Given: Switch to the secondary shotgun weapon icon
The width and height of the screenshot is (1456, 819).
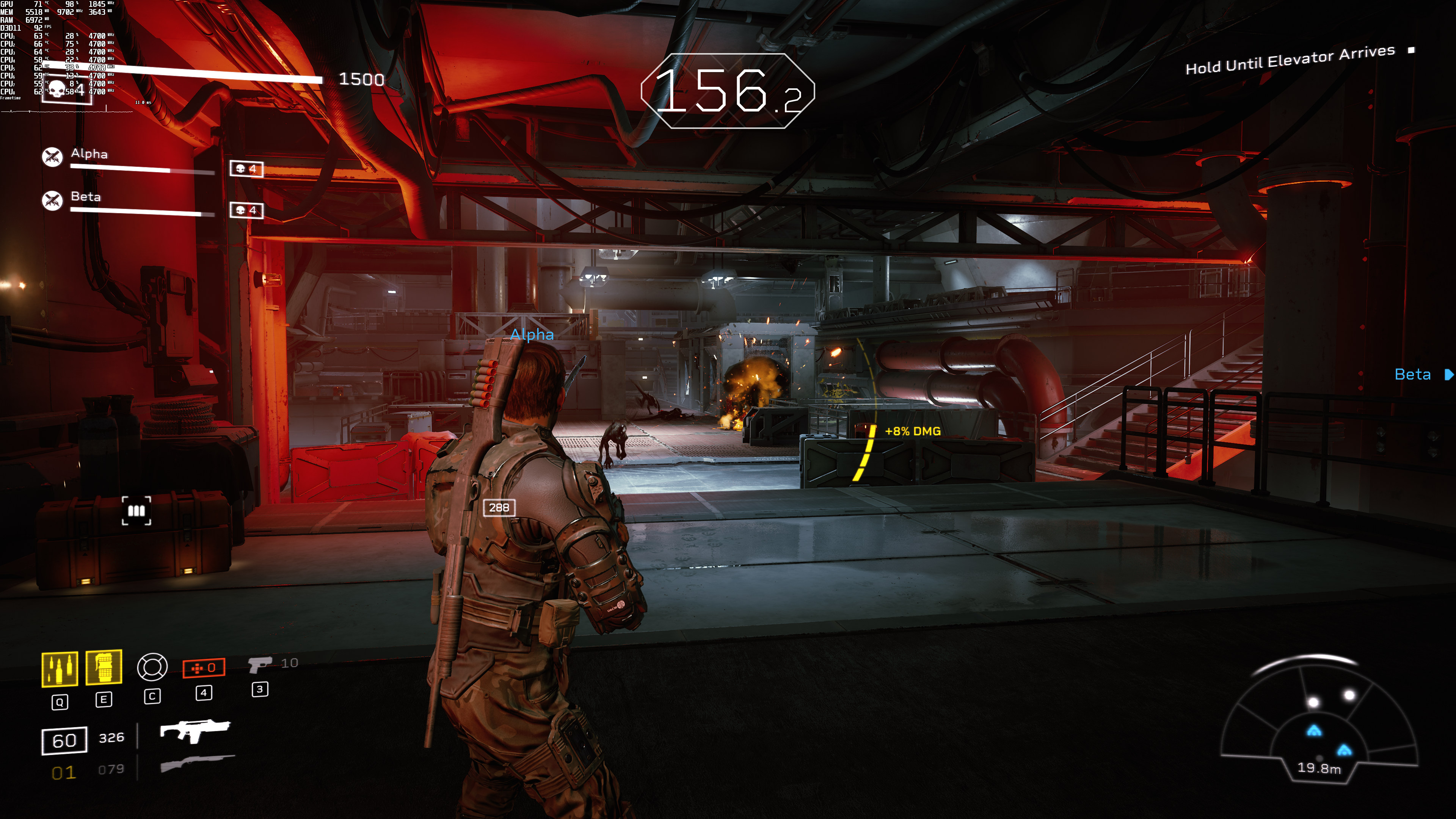Looking at the screenshot, I should coord(197,763).
